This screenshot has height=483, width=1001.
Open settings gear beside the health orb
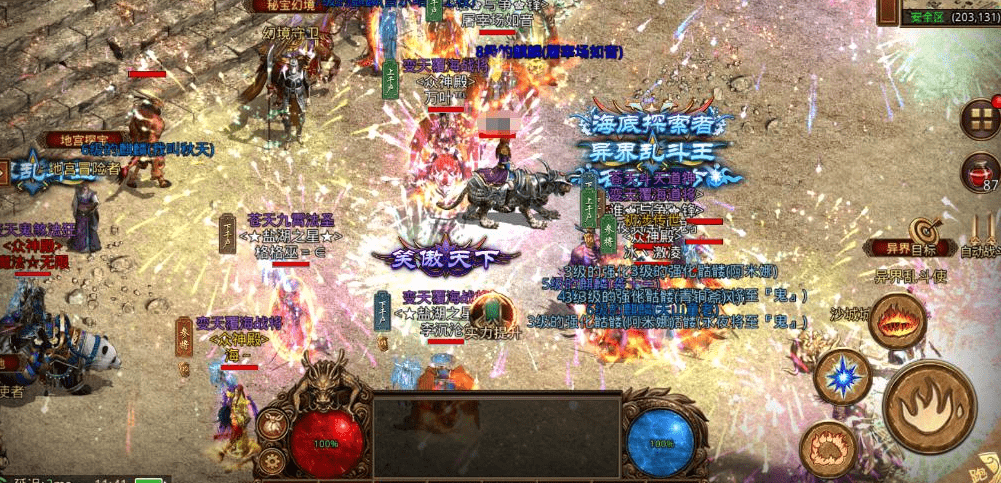tap(271, 461)
